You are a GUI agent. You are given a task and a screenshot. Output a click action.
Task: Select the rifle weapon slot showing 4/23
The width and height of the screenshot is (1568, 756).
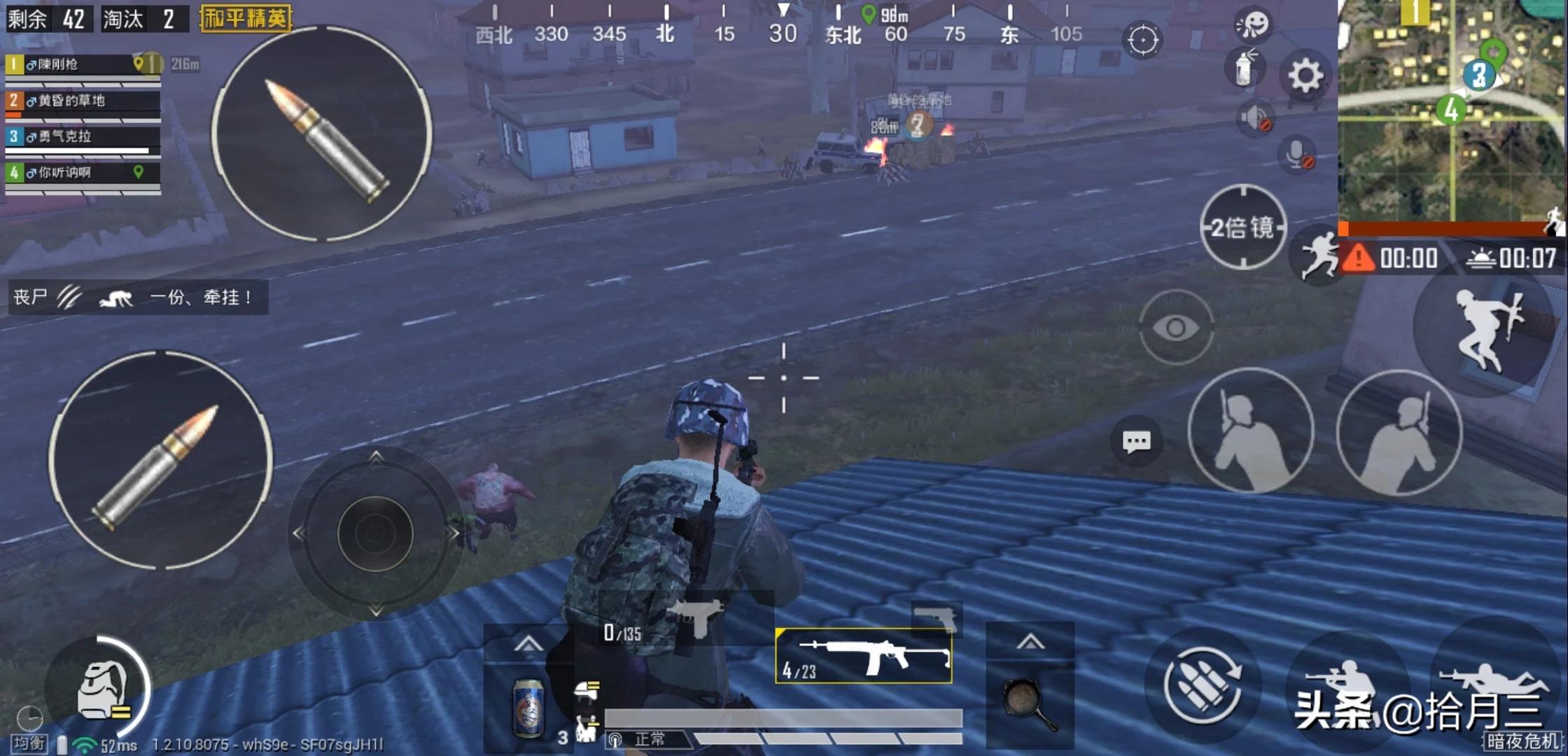coord(864,656)
